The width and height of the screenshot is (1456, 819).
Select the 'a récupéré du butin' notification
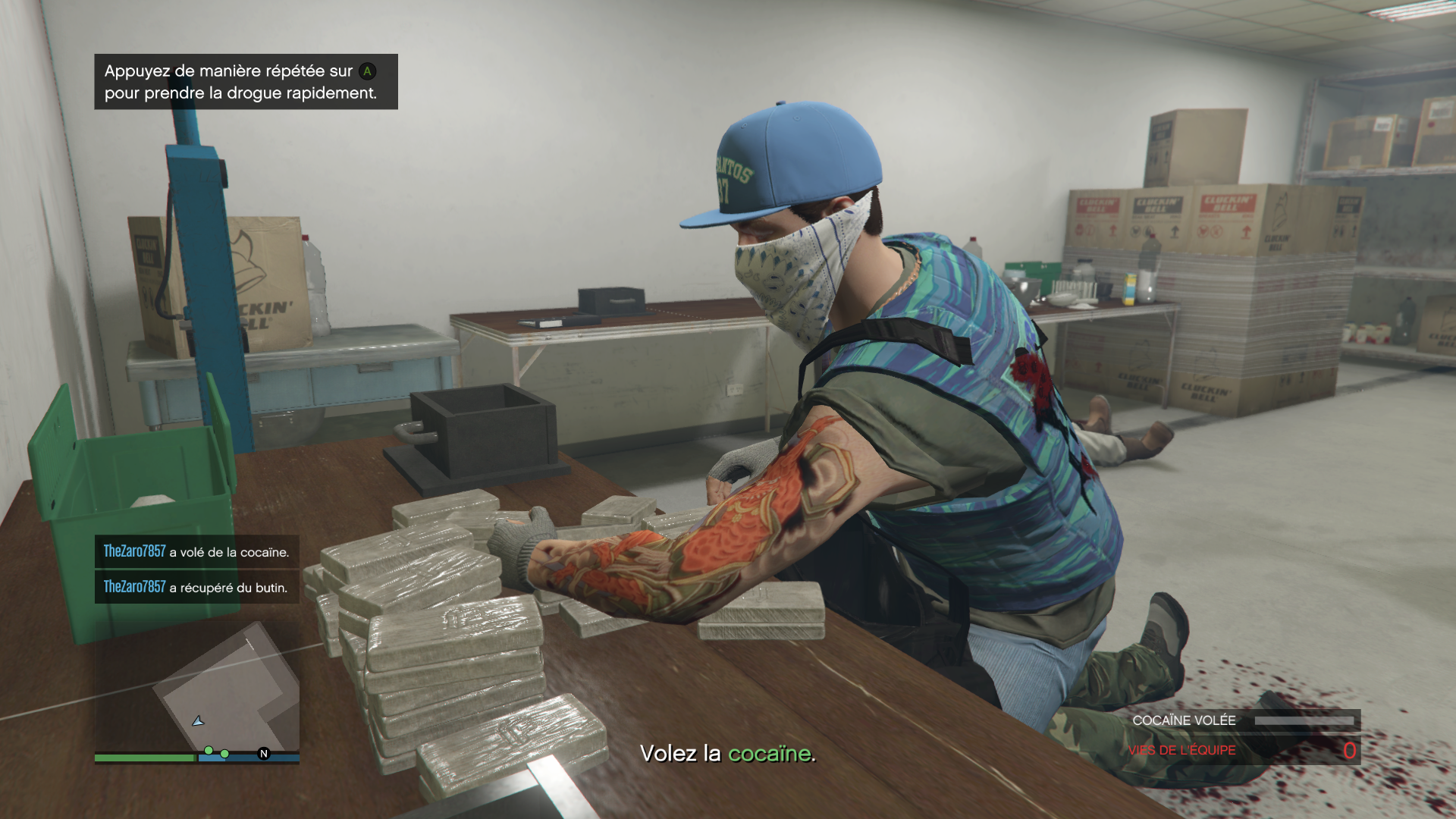click(196, 588)
